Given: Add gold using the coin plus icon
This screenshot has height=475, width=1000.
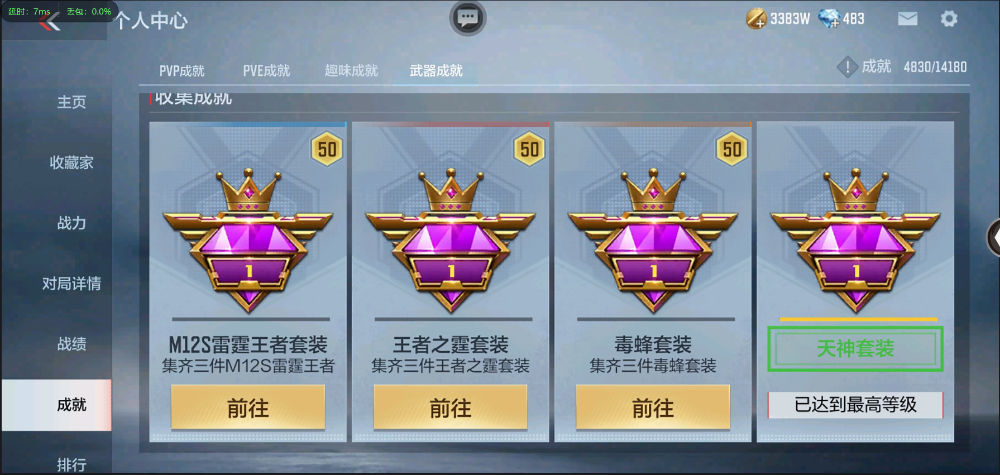Looking at the screenshot, I should pos(757,18).
